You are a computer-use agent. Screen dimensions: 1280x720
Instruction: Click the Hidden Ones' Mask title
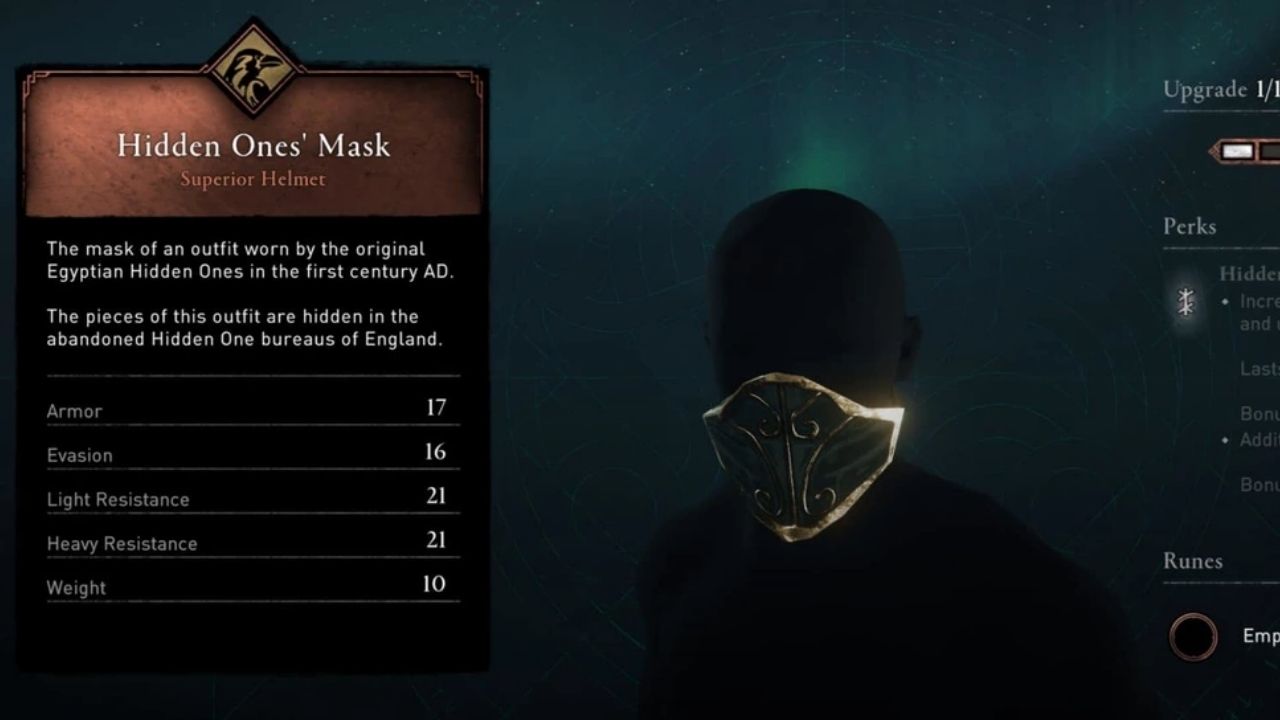(x=252, y=145)
